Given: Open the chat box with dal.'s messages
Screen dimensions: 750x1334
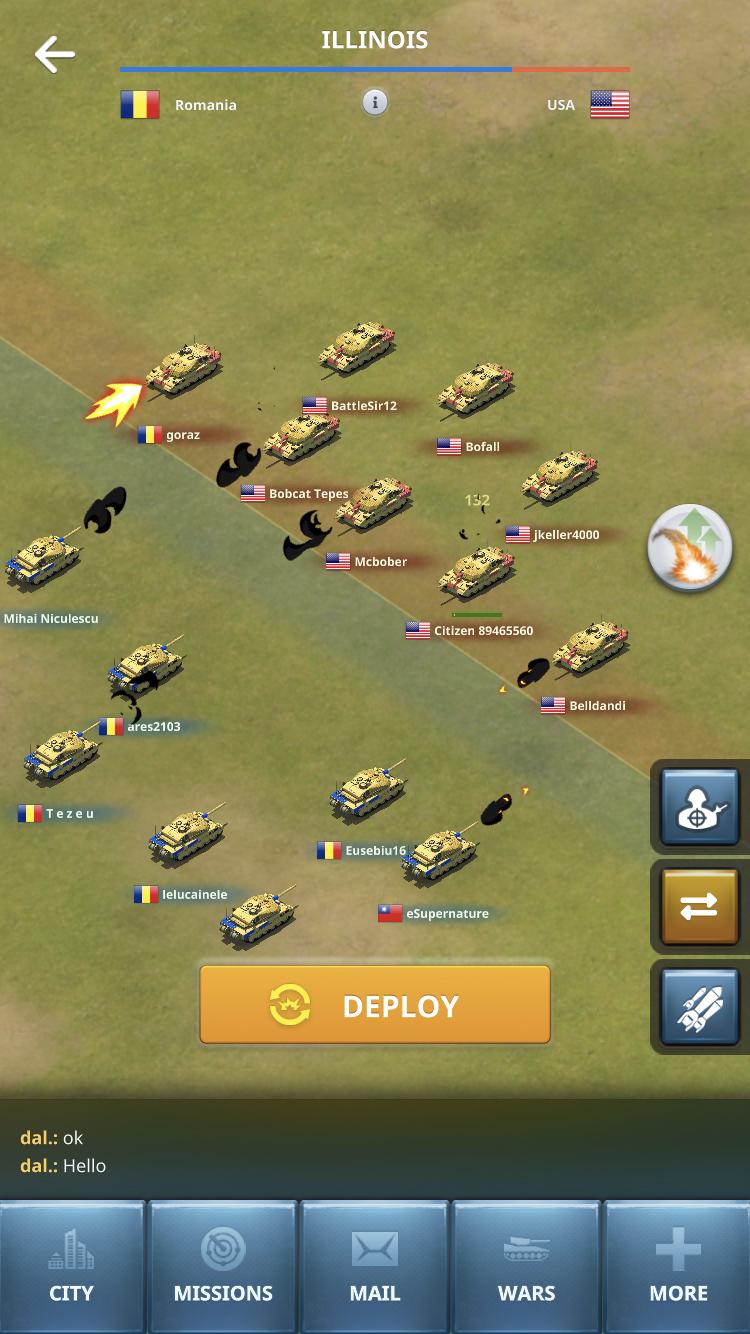Looking at the screenshot, I should tap(375, 1151).
